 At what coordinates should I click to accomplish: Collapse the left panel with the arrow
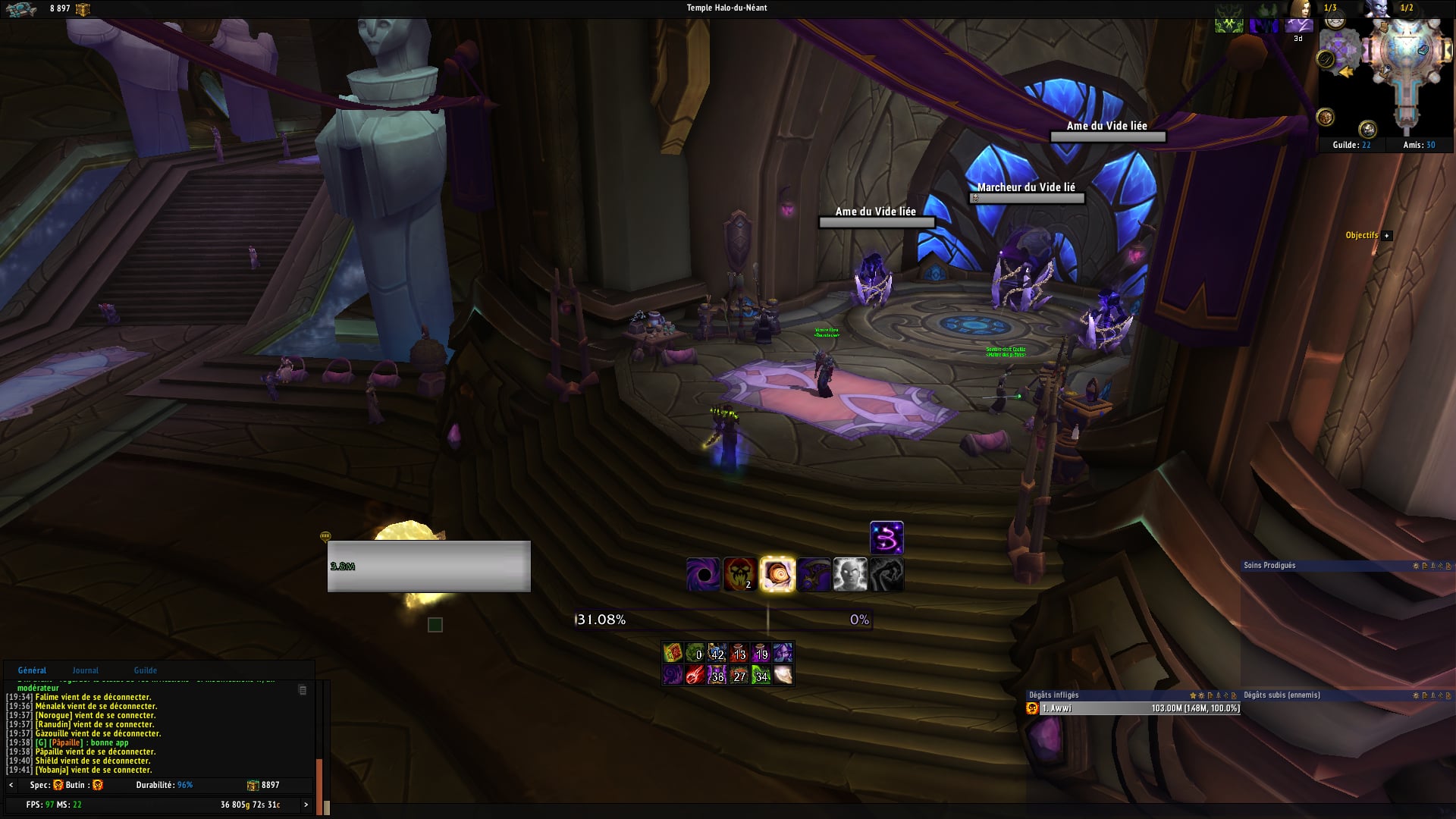click(11, 786)
